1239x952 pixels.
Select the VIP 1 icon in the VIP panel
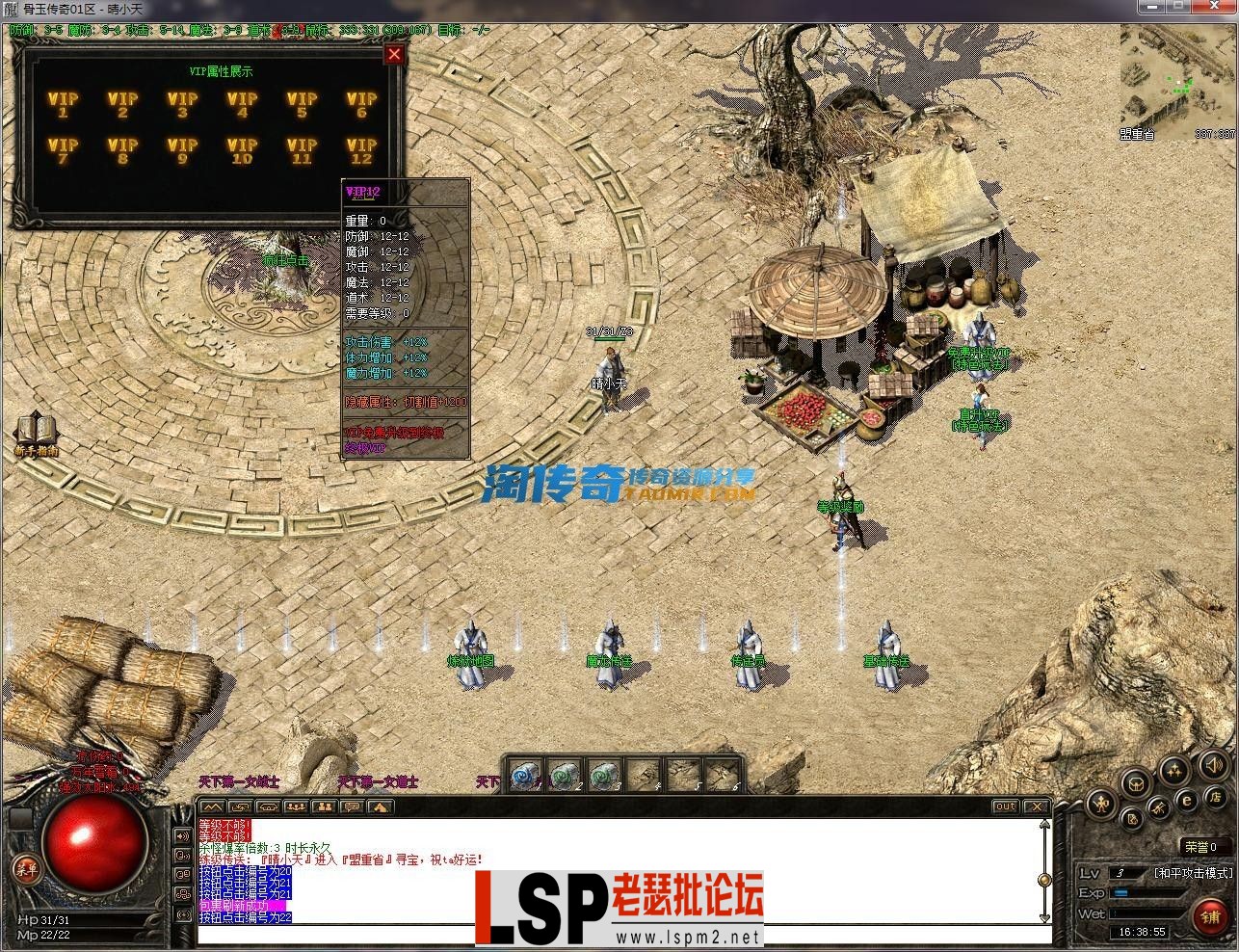(64, 103)
